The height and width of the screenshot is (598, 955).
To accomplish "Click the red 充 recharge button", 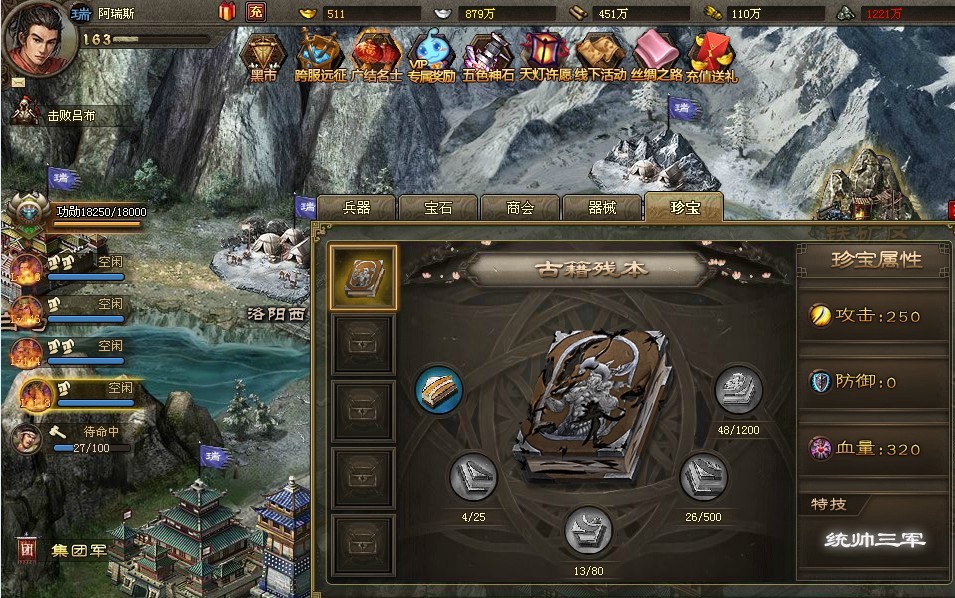I will pyautogui.click(x=256, y=13).
